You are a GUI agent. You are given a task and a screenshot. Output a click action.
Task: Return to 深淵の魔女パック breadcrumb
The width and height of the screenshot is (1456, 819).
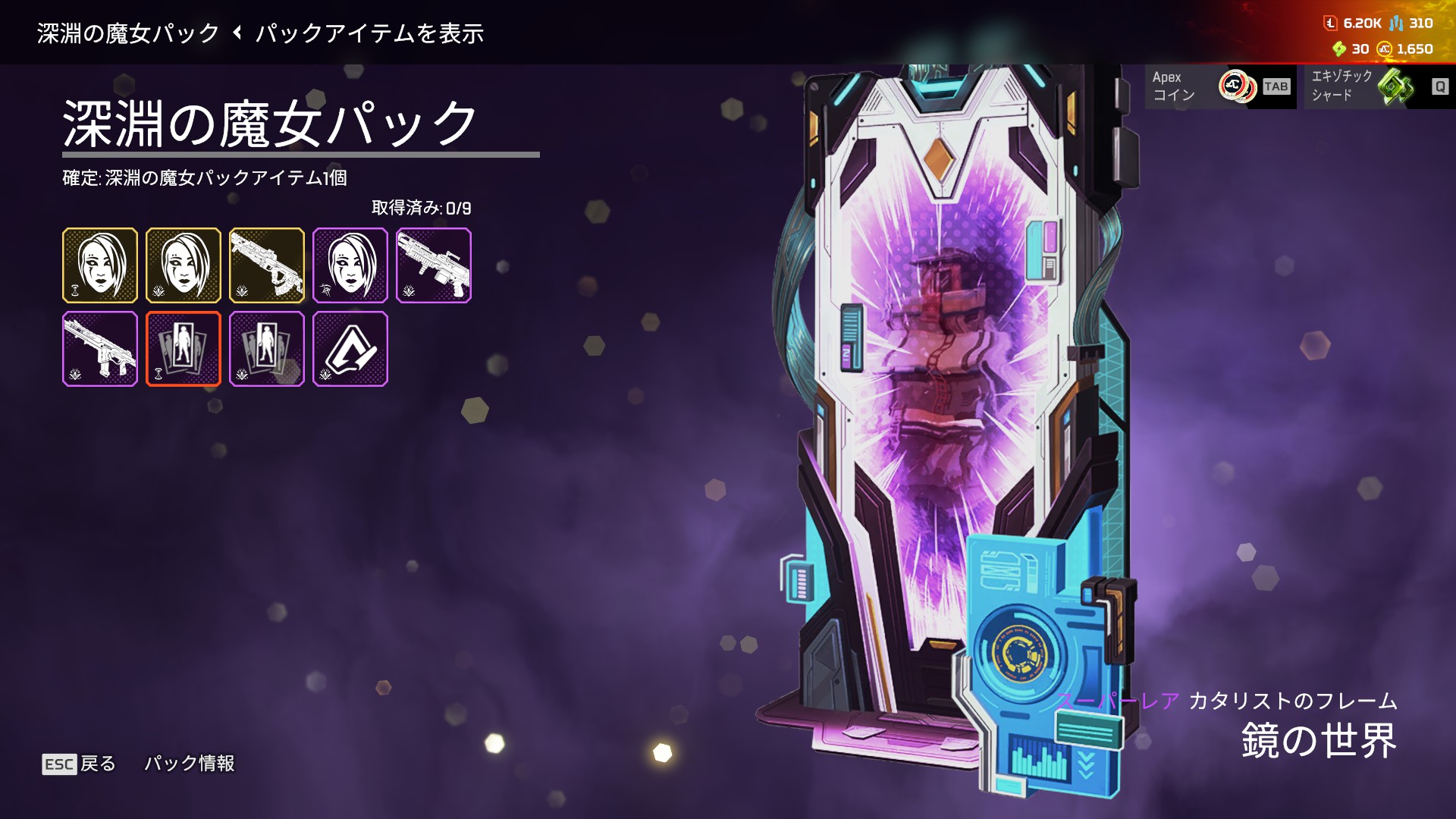127,33
